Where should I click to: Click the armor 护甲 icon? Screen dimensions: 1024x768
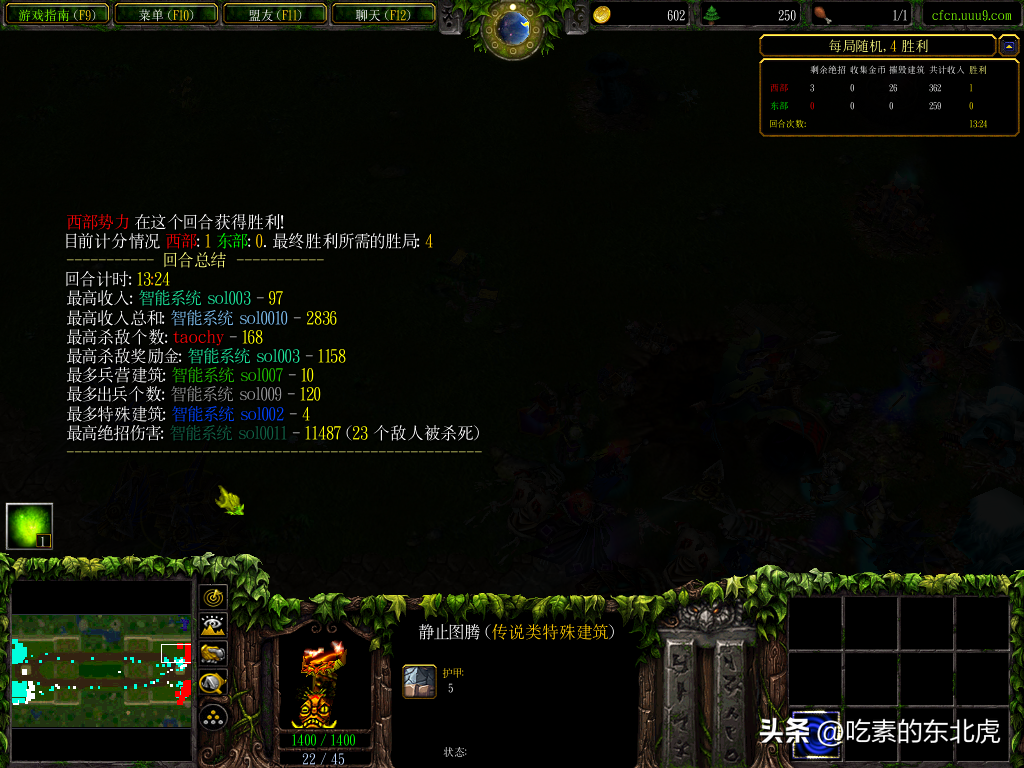(x=419, y=681)
